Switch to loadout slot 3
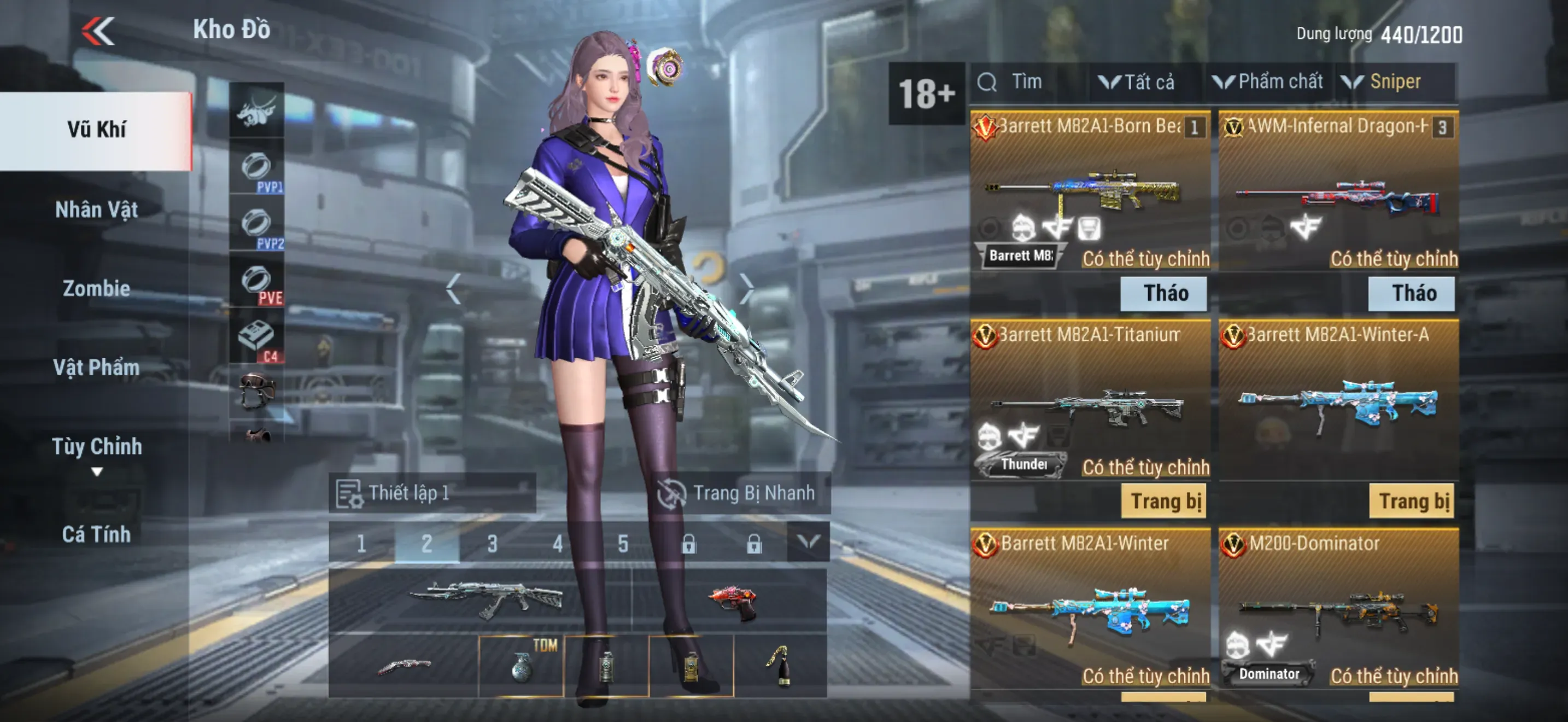The height and width of the screenshot is (722, 1568). coord(492,543)
